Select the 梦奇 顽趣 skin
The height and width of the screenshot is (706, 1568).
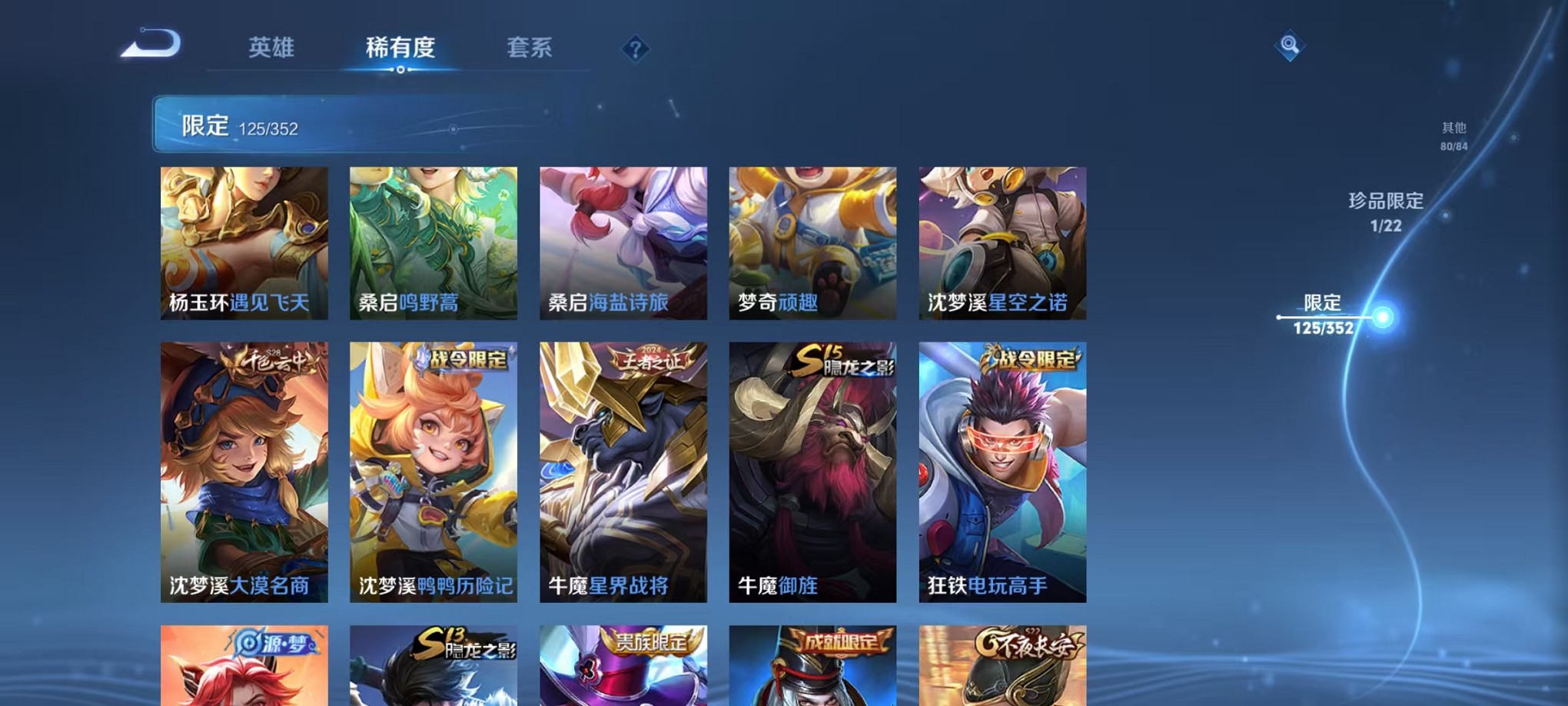point(811,243)
